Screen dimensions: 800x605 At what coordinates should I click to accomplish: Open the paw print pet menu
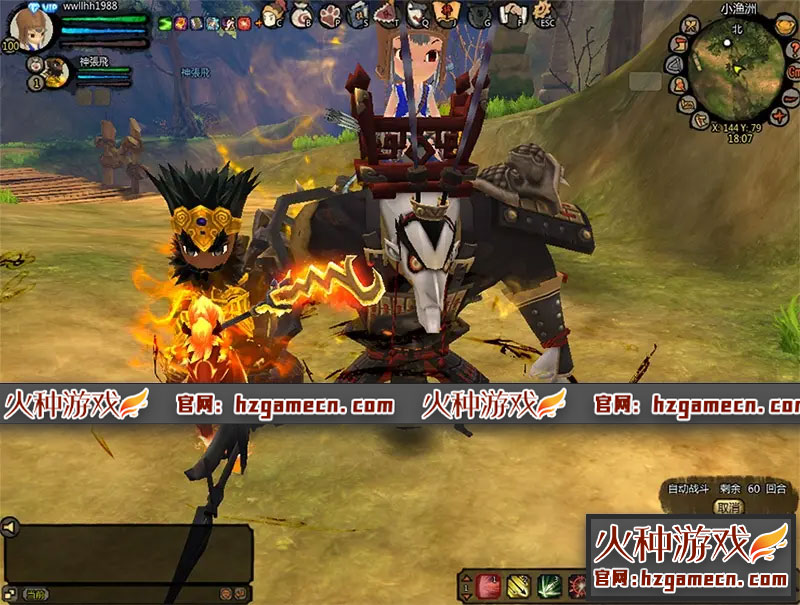[330, 15]
